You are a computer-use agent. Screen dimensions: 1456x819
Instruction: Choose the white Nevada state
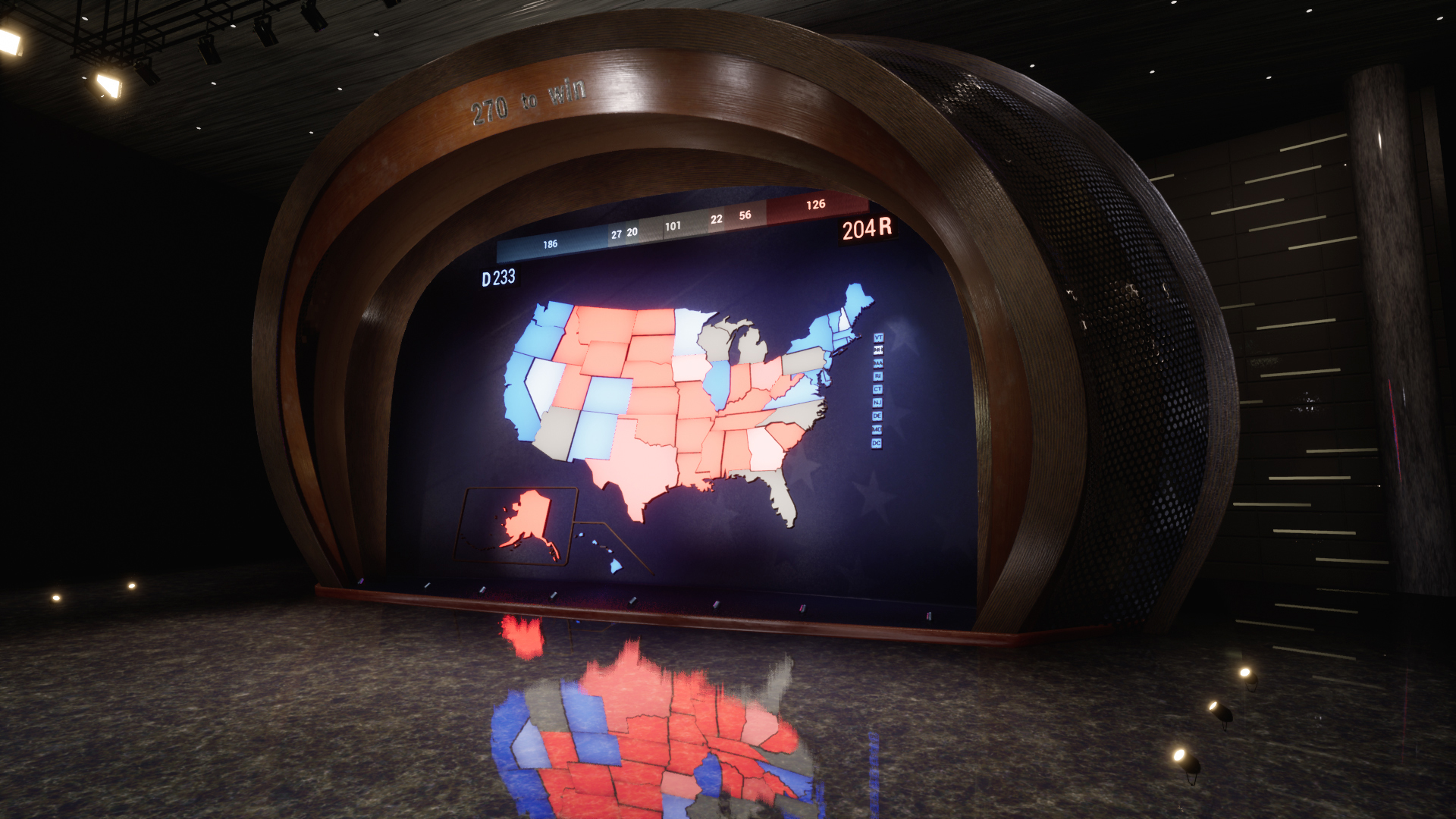(544, 382)
